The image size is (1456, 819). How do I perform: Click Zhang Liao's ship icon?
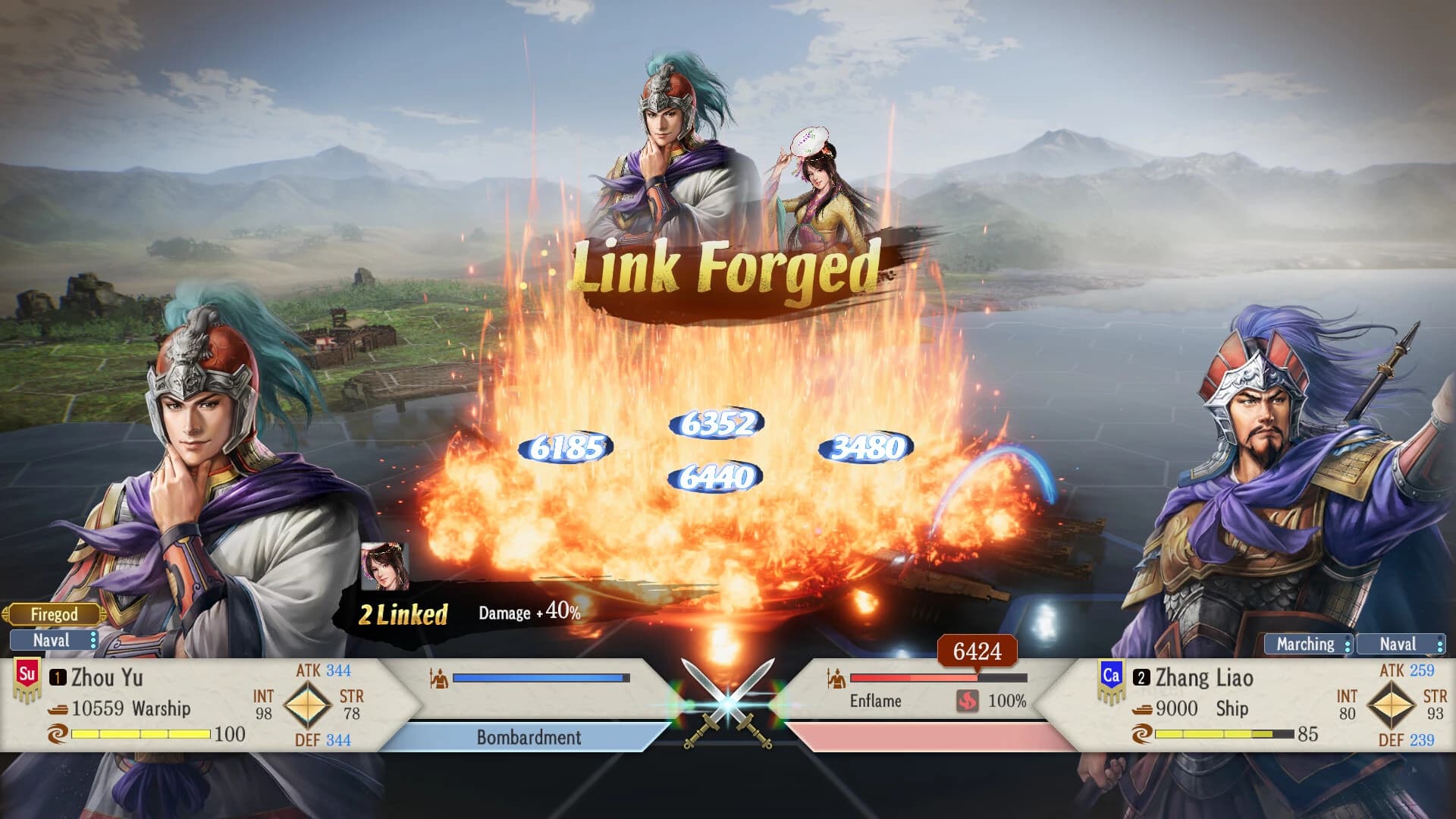pos(1142,710)
